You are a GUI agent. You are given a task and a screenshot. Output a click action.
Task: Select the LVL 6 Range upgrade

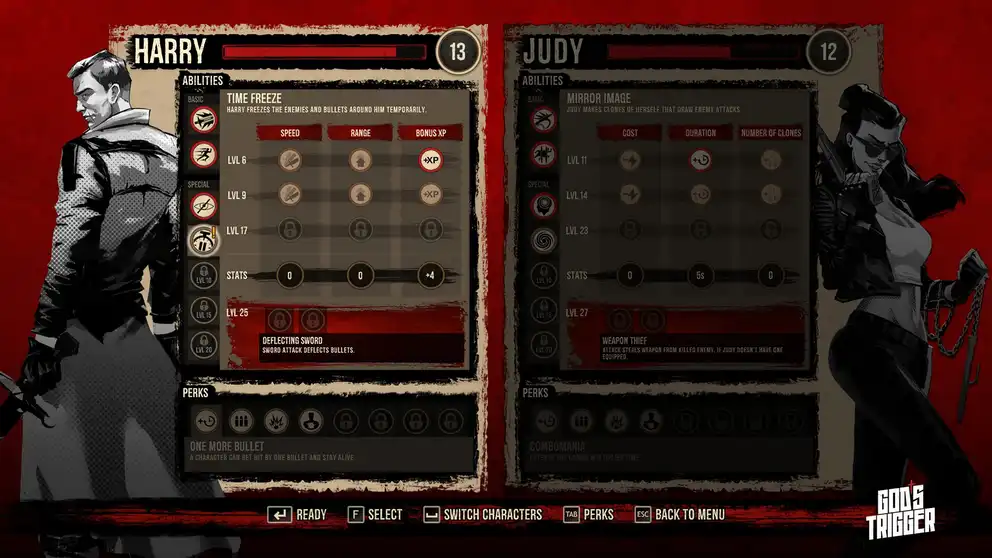point(360,160)
